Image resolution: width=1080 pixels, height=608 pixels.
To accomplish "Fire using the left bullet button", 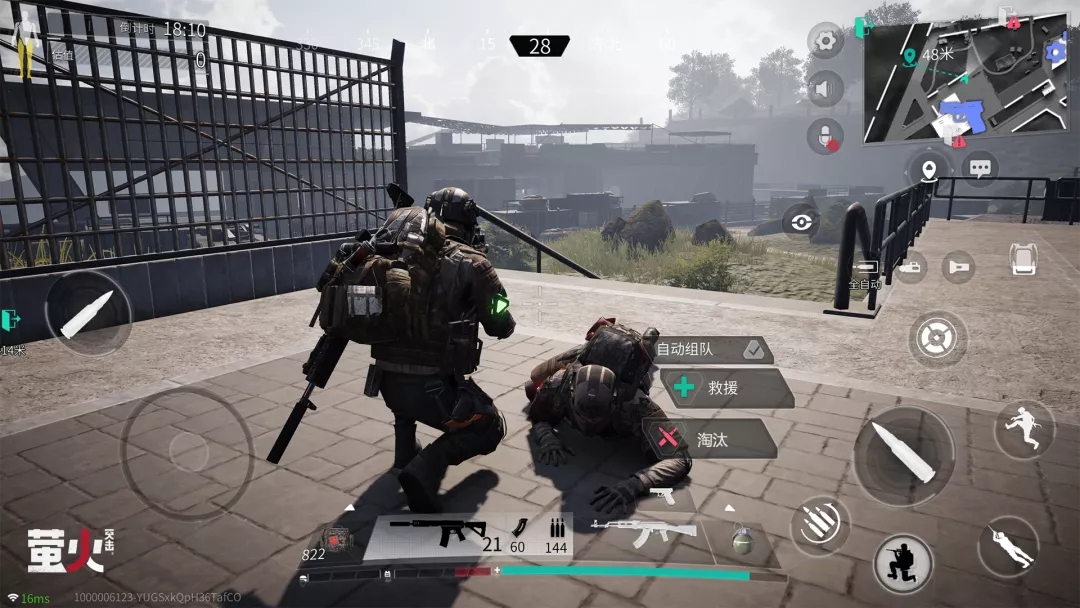I will [88, 313].
